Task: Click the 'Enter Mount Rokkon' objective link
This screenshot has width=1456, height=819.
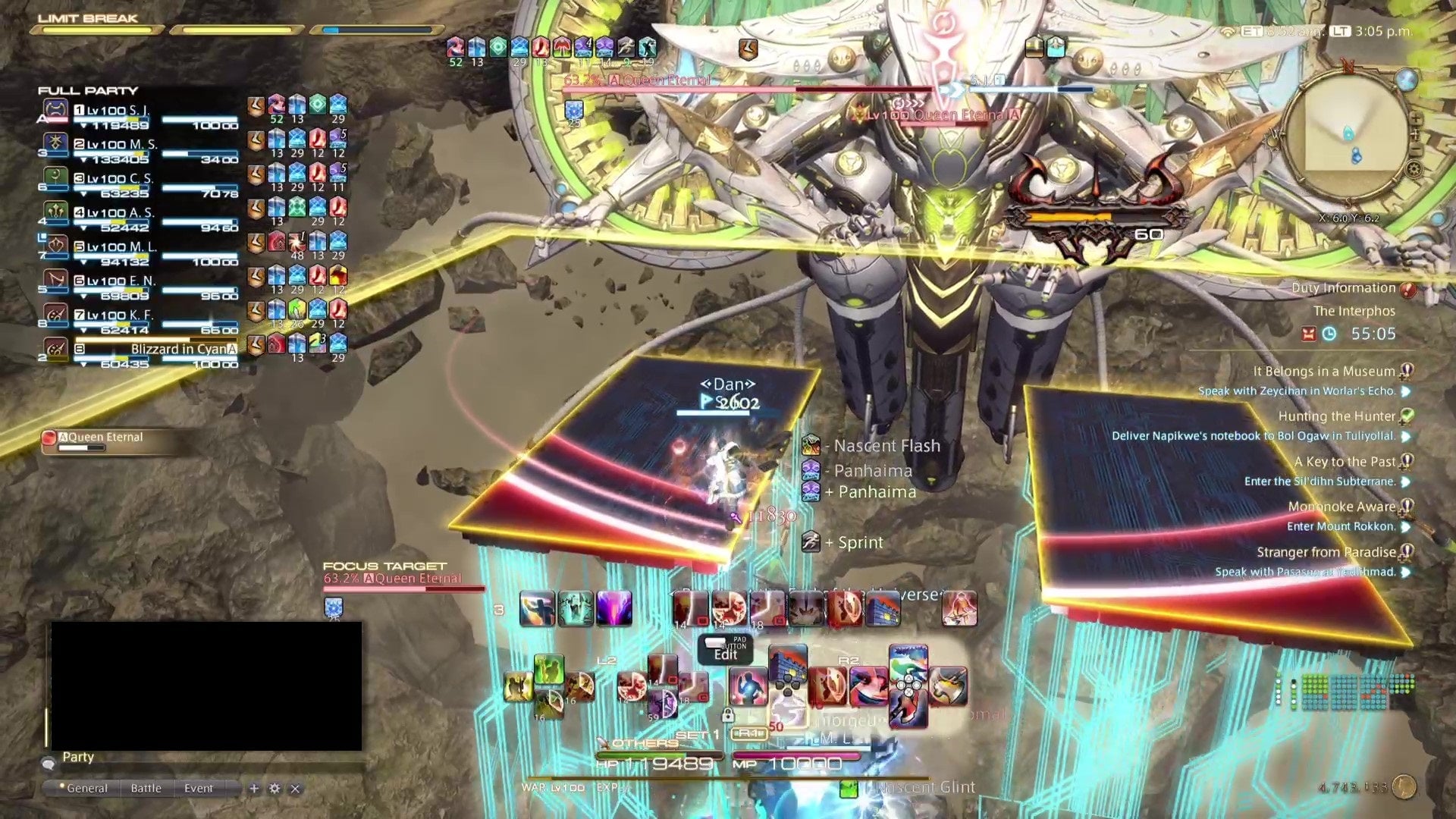Action: (x=1342, y=526)
